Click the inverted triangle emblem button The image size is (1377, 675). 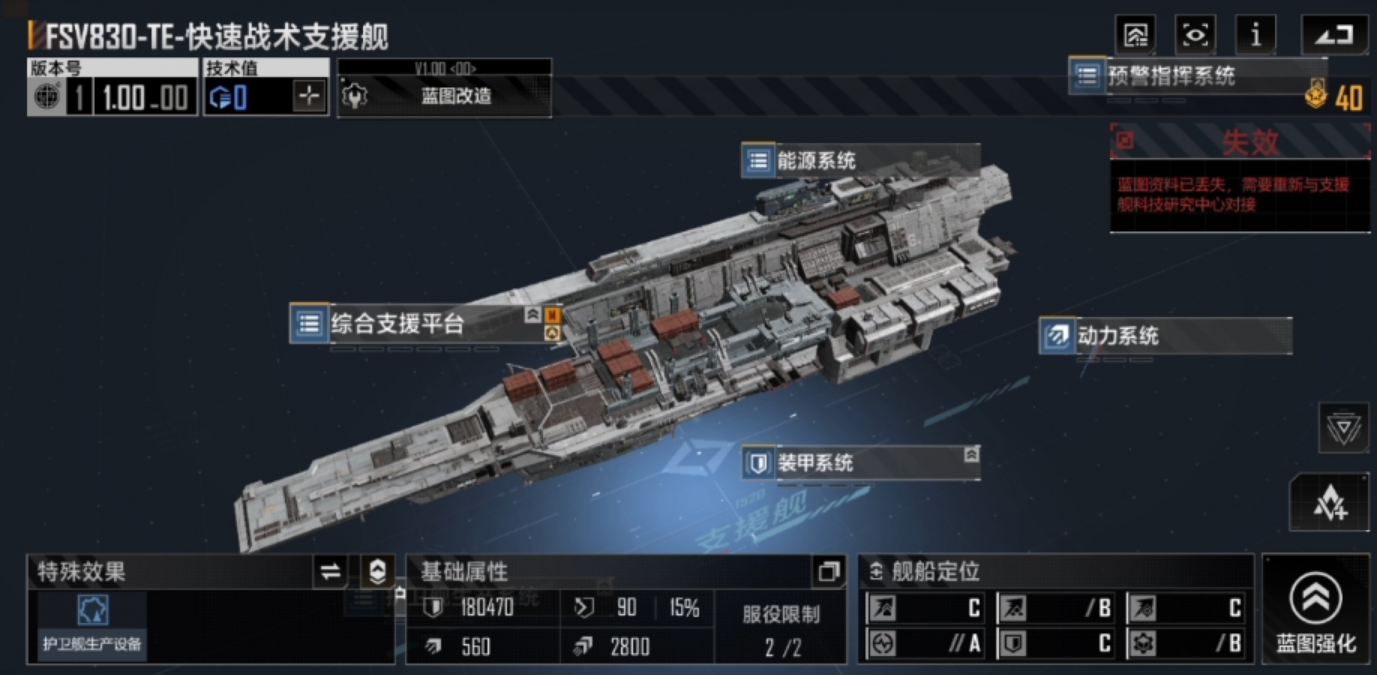(1343, 429)
